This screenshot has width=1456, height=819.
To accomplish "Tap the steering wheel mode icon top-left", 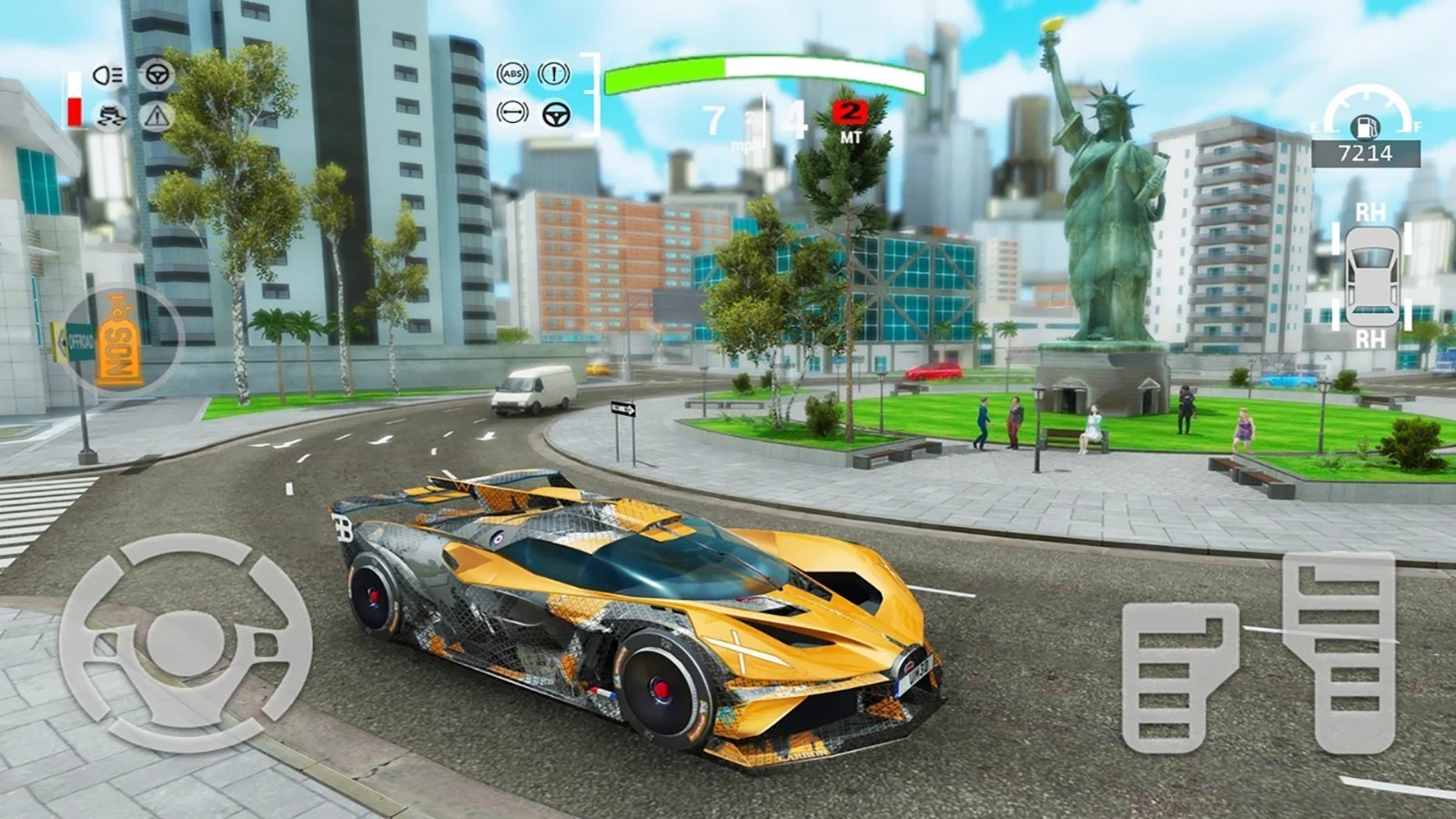I will 158,75.
